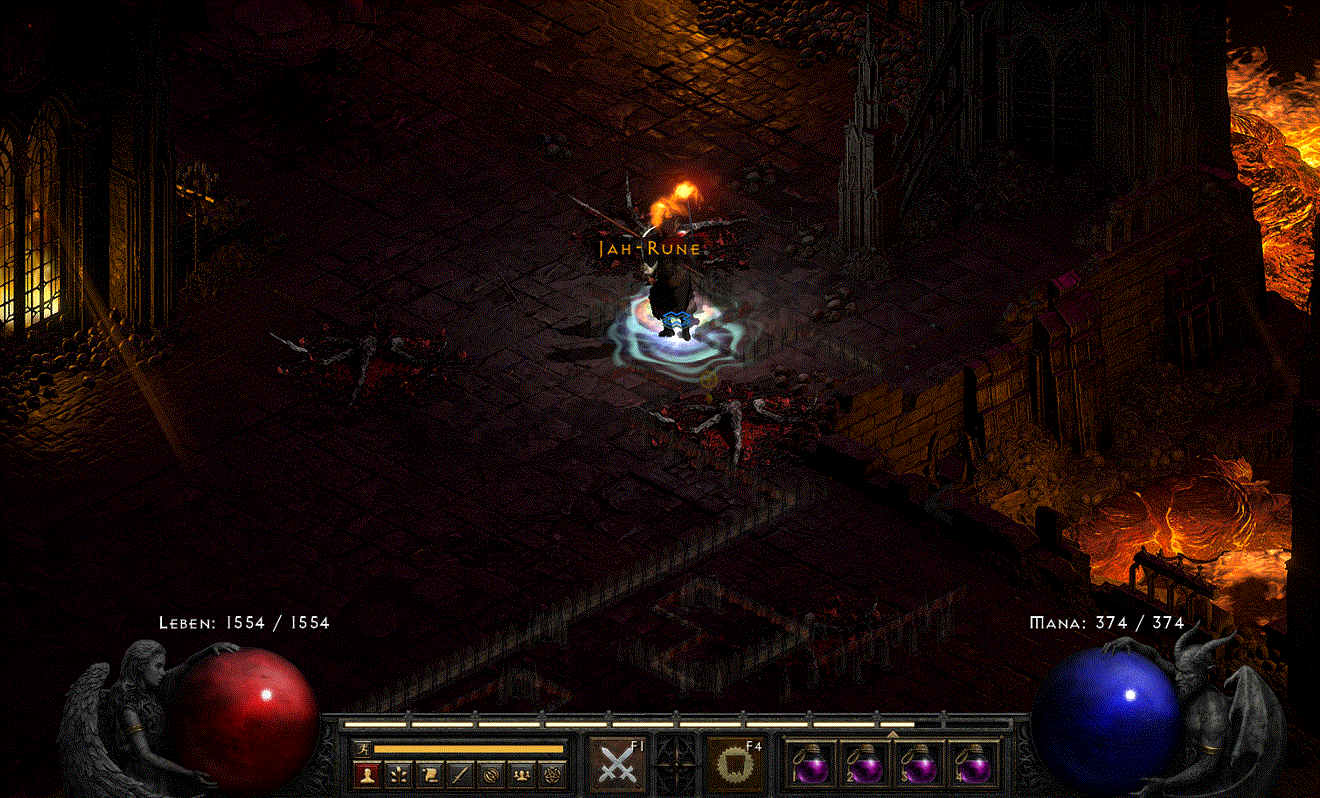Open the quest log scroll icon
This screenshot has height=798, width=1320.
[x=431, y=775]
